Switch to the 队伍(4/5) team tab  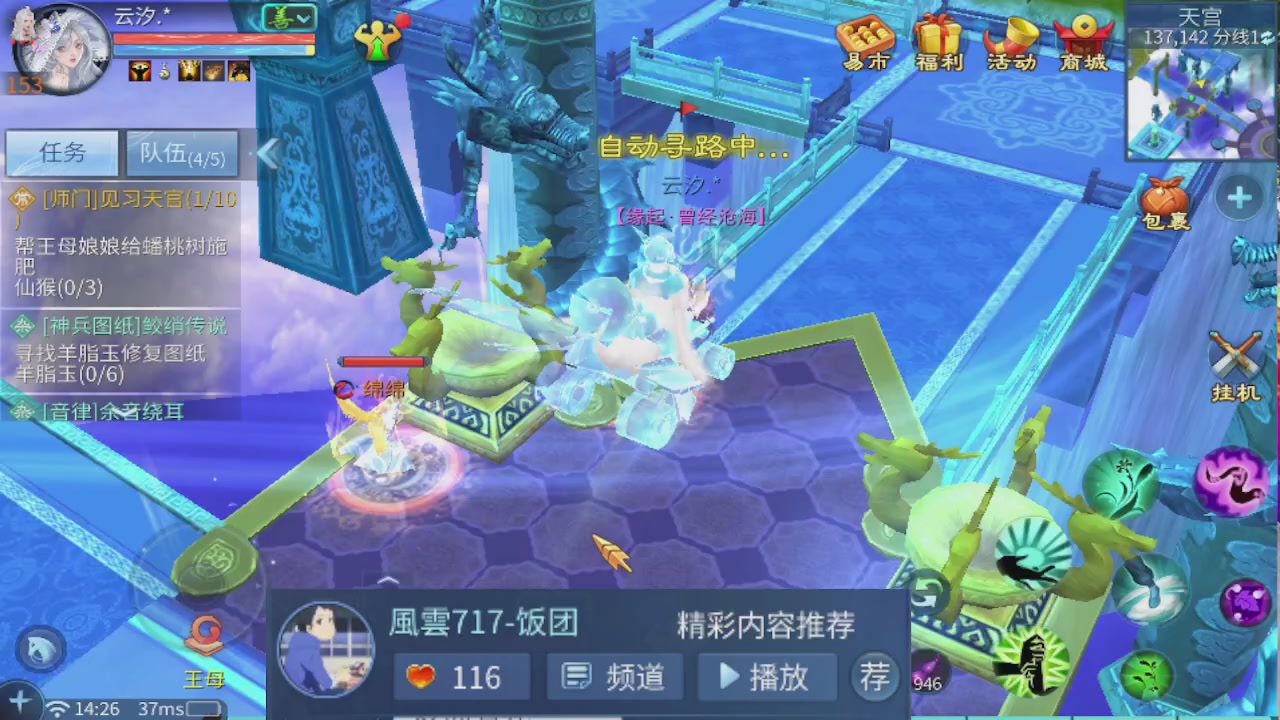pos(181,152)
